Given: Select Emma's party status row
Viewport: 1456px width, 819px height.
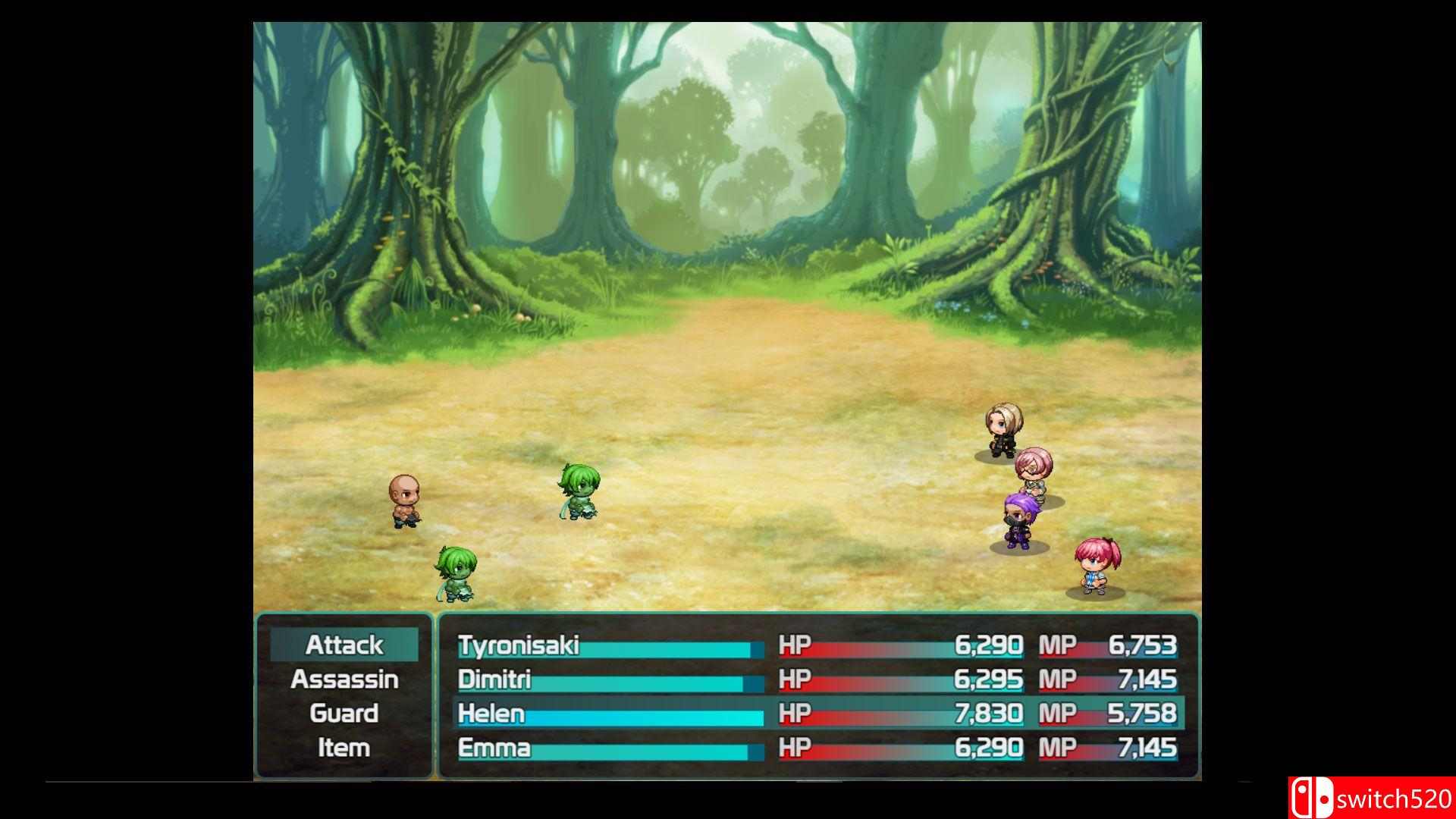Looking at the screenshot, I should pyautogui.click(x=817, y=748).
